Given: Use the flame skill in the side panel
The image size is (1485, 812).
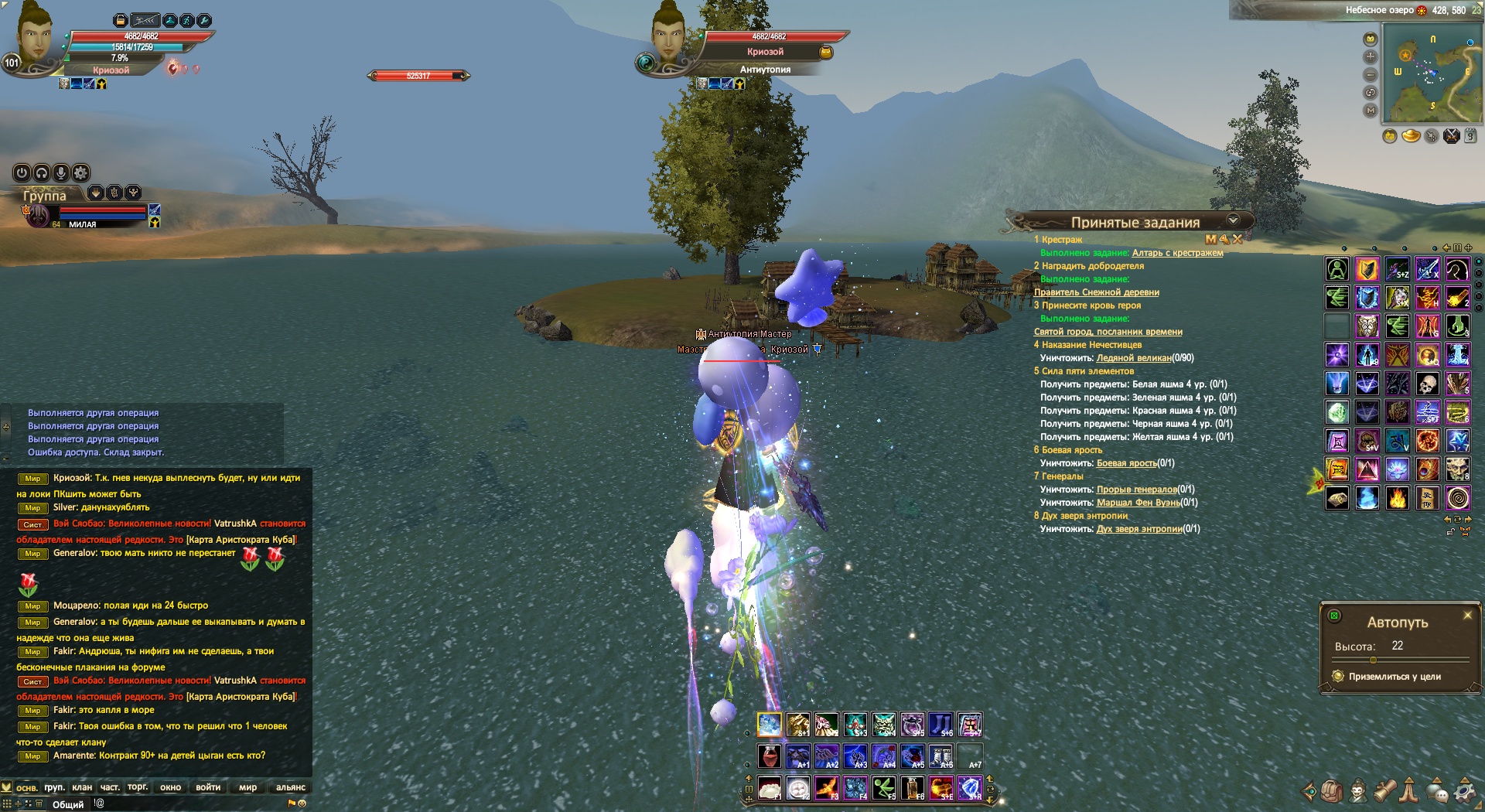Looking at the screenshot, I should (x=1398, y=498).
